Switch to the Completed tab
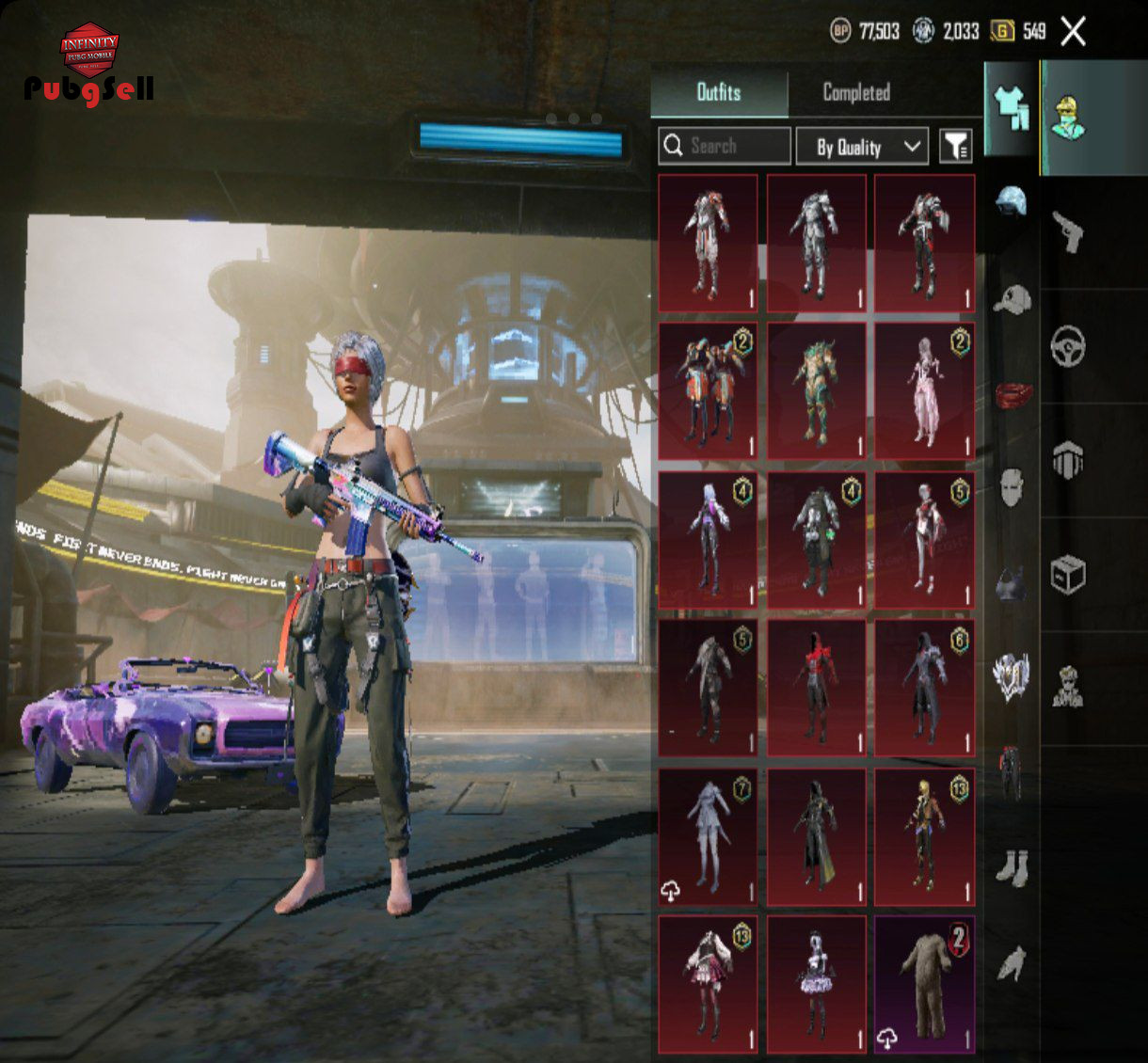1148x1063 pixels. pos(855,92)
